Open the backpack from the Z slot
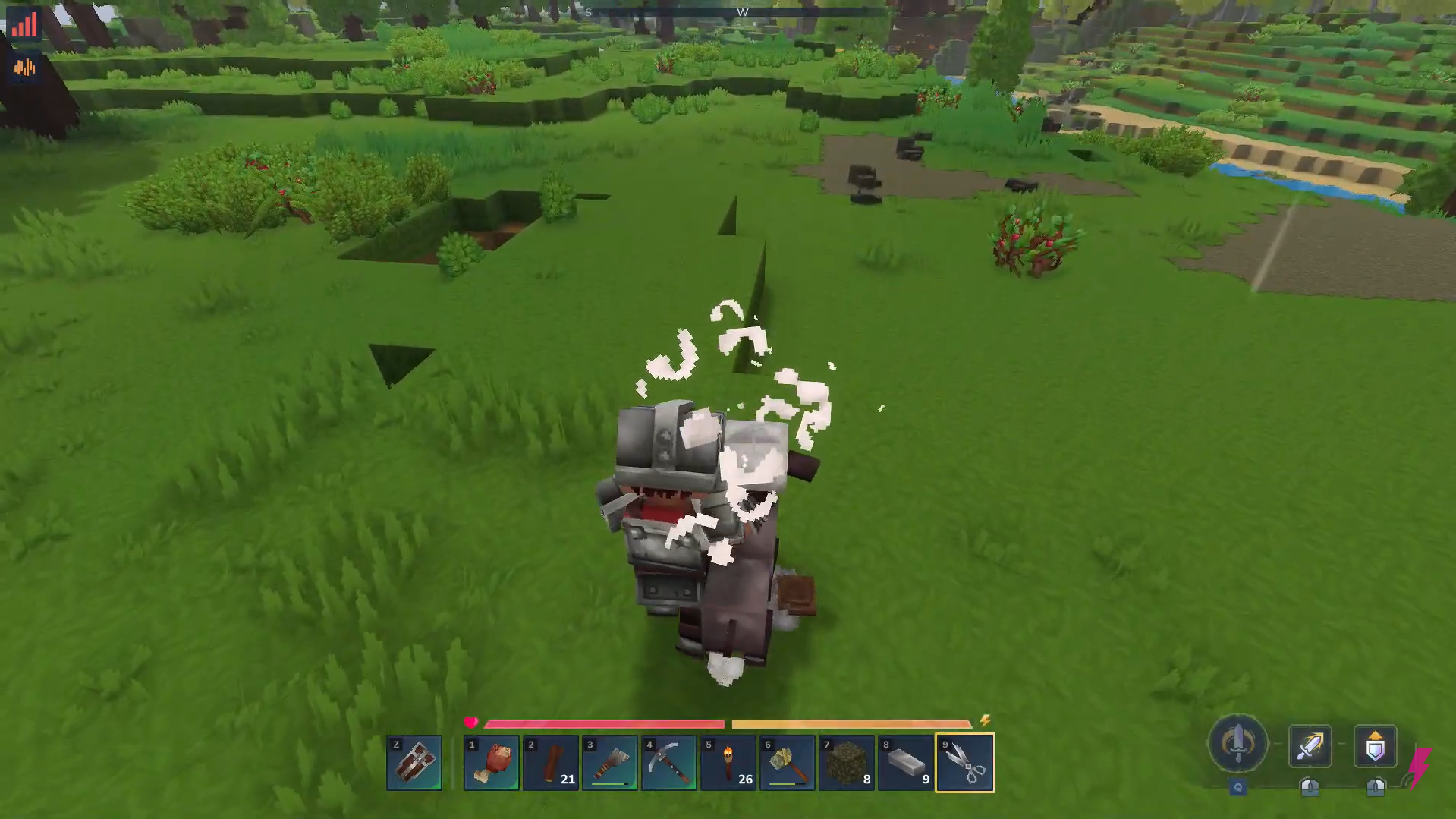Image resolution: width=1456 pixels, height=819 pixels. pyautogui.click(x=414, y=762)
